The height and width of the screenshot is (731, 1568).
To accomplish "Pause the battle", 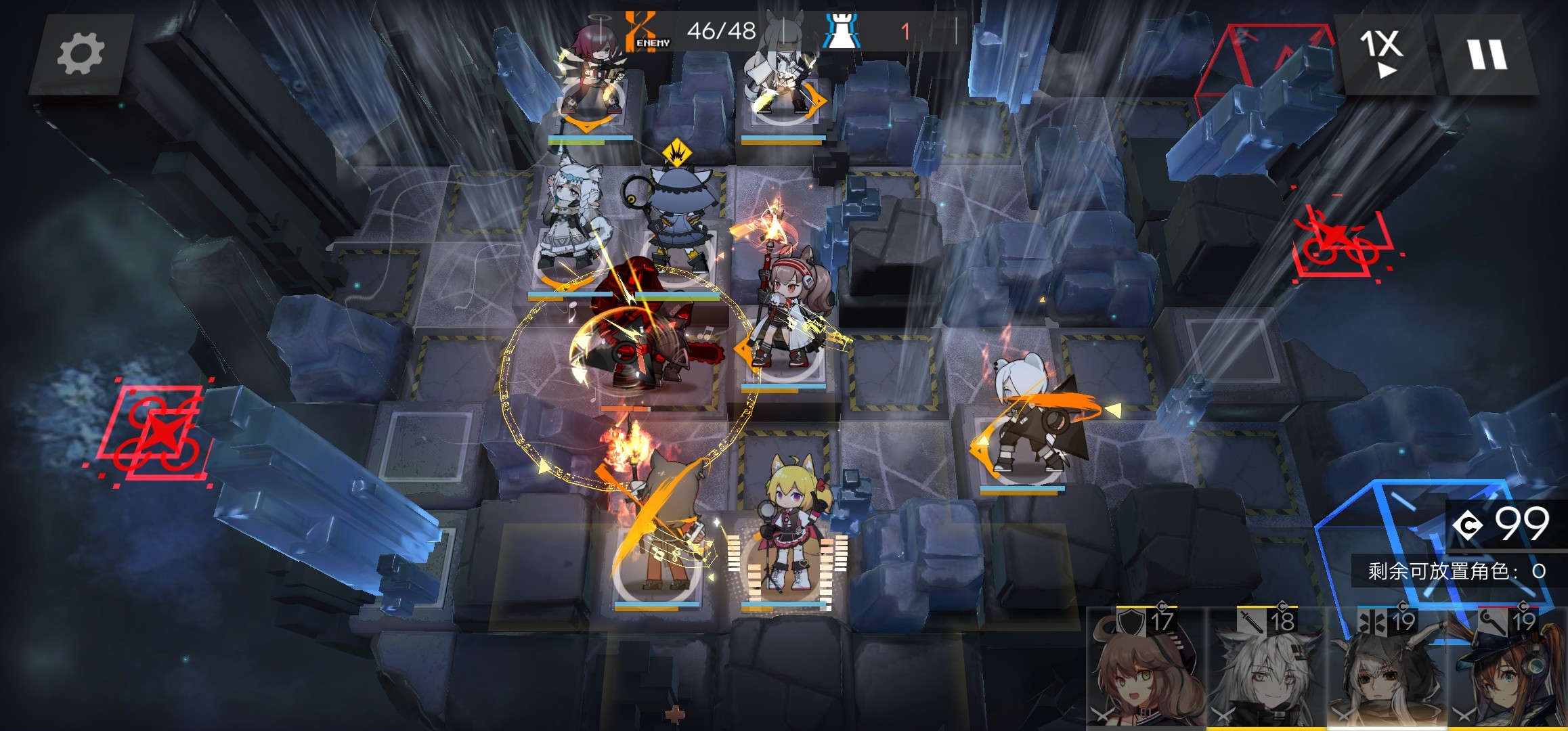I will pyautogui.click(x=1487, y=54).
